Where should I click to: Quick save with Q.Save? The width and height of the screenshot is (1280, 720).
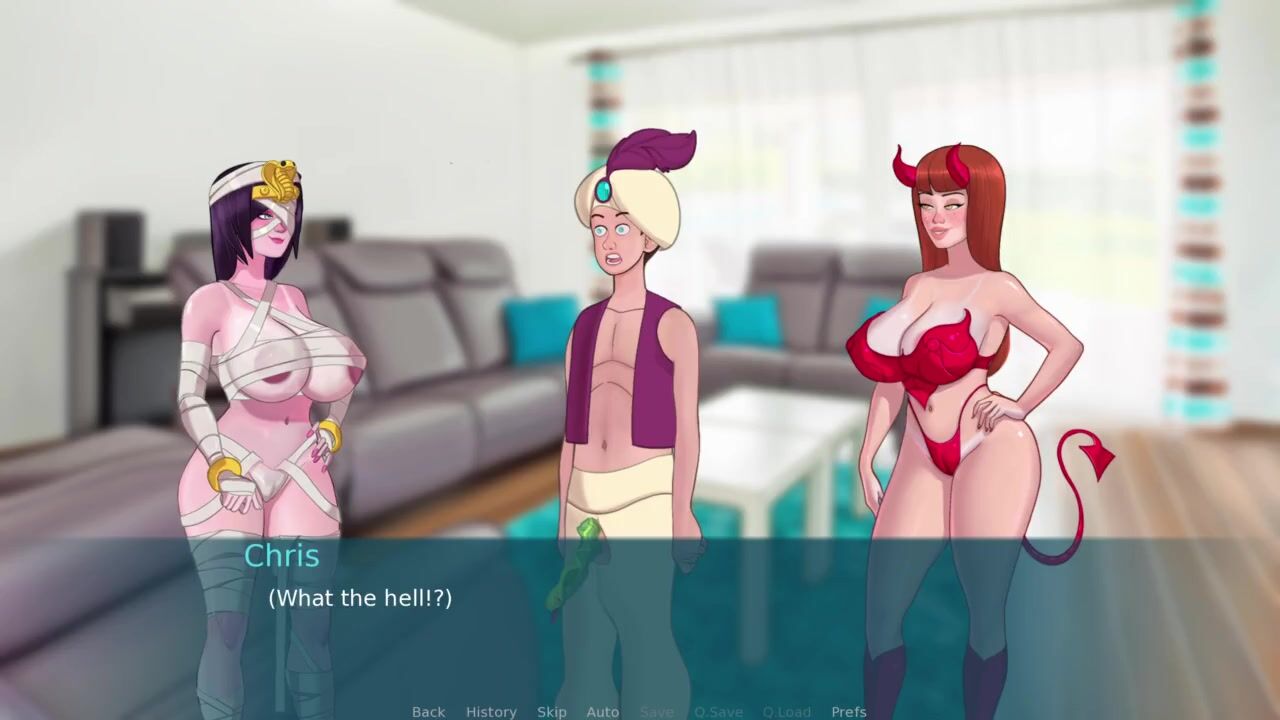718,711
